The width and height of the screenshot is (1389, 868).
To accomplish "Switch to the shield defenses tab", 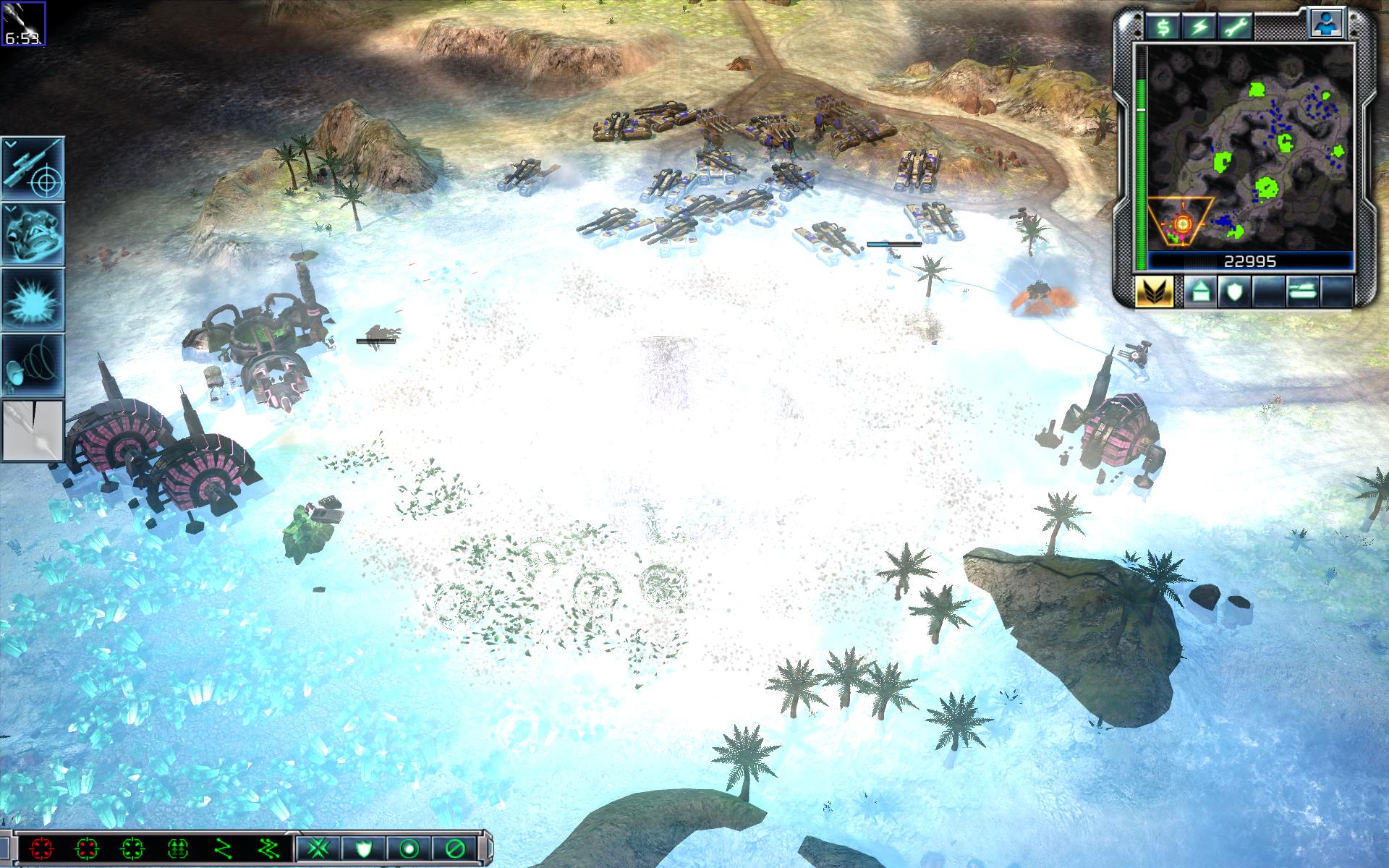I will click(x=1233, y=291).
